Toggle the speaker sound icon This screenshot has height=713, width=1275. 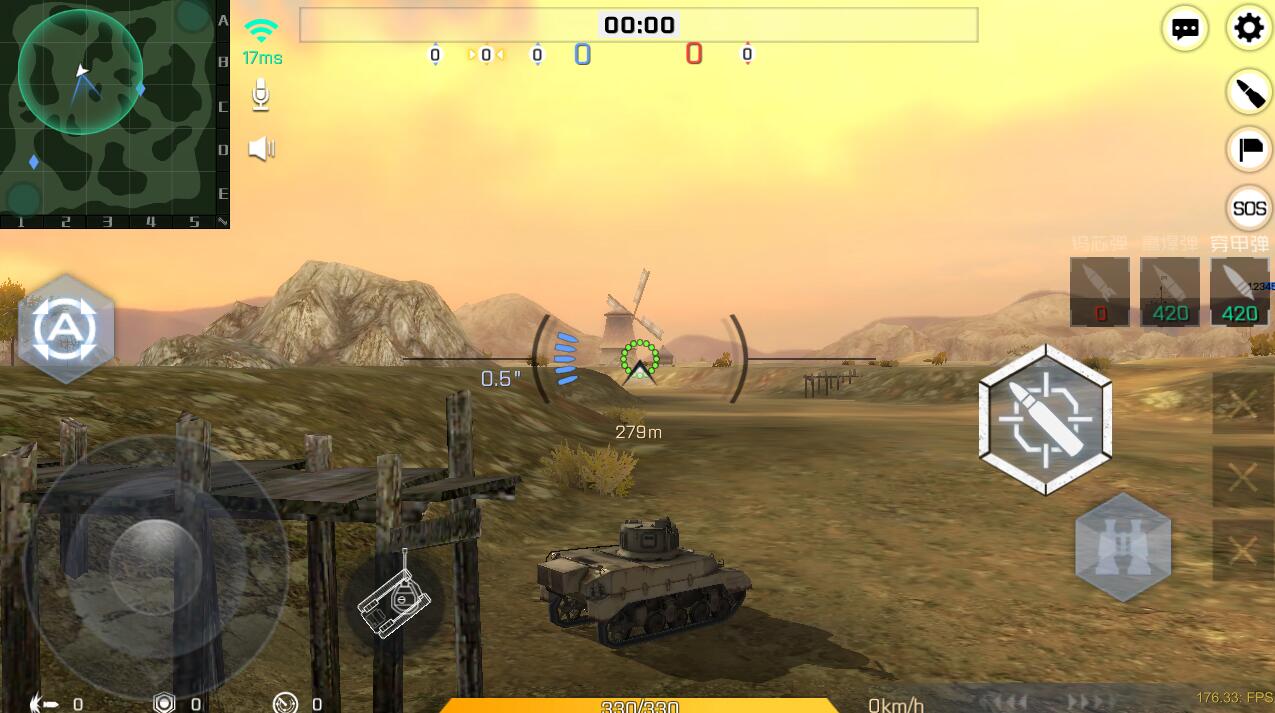coord(261,149)
